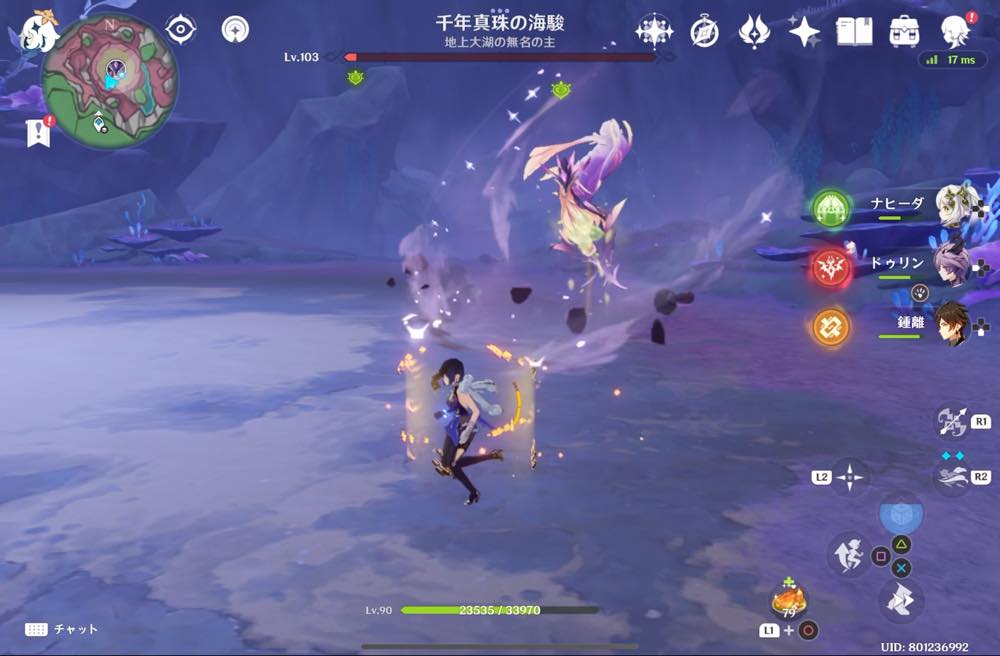Open the quest bookmark with exclamation mark
The image size is (1000, 656).
[x=39, y=132]
